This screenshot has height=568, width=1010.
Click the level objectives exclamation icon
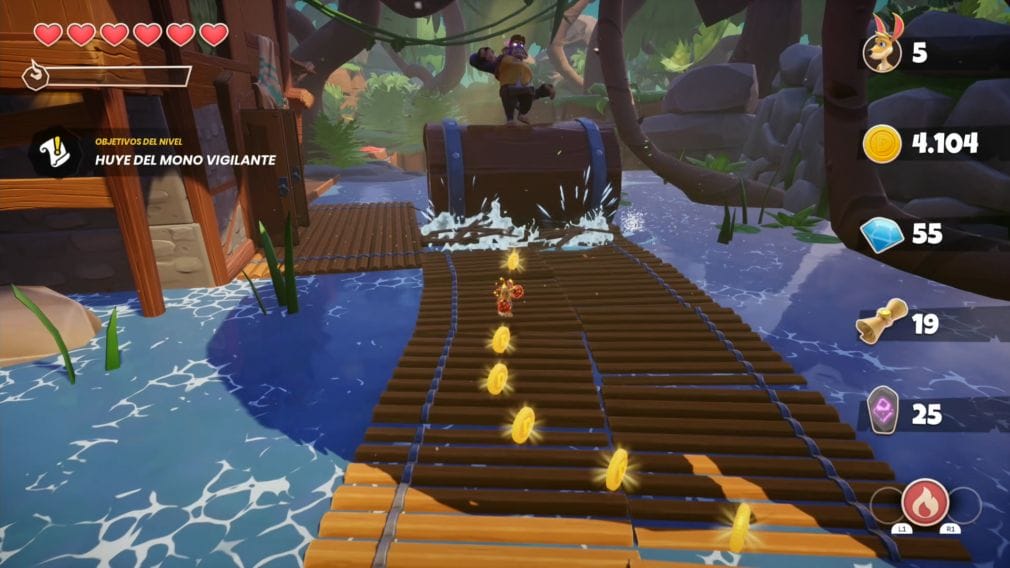pyautogui.click(x=54, y=153)
